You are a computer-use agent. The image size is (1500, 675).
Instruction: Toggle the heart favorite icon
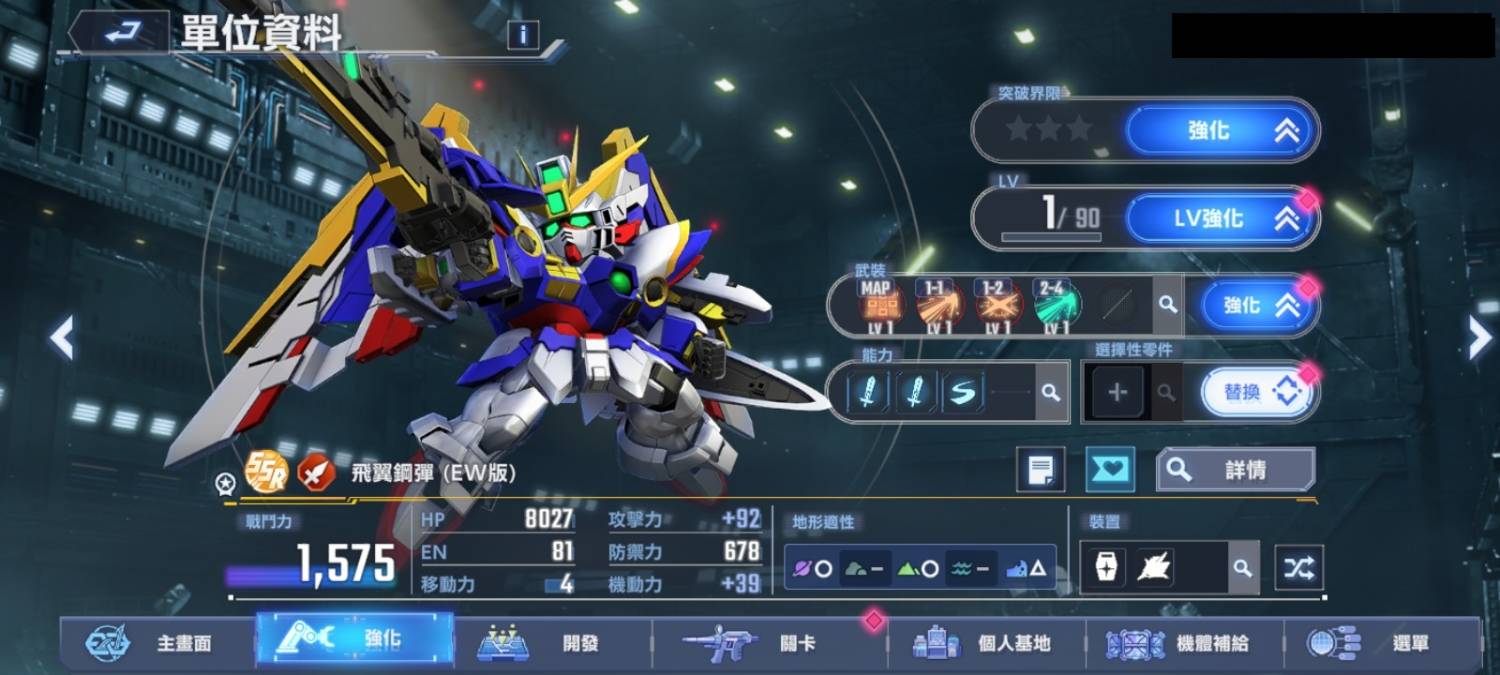1110,470
